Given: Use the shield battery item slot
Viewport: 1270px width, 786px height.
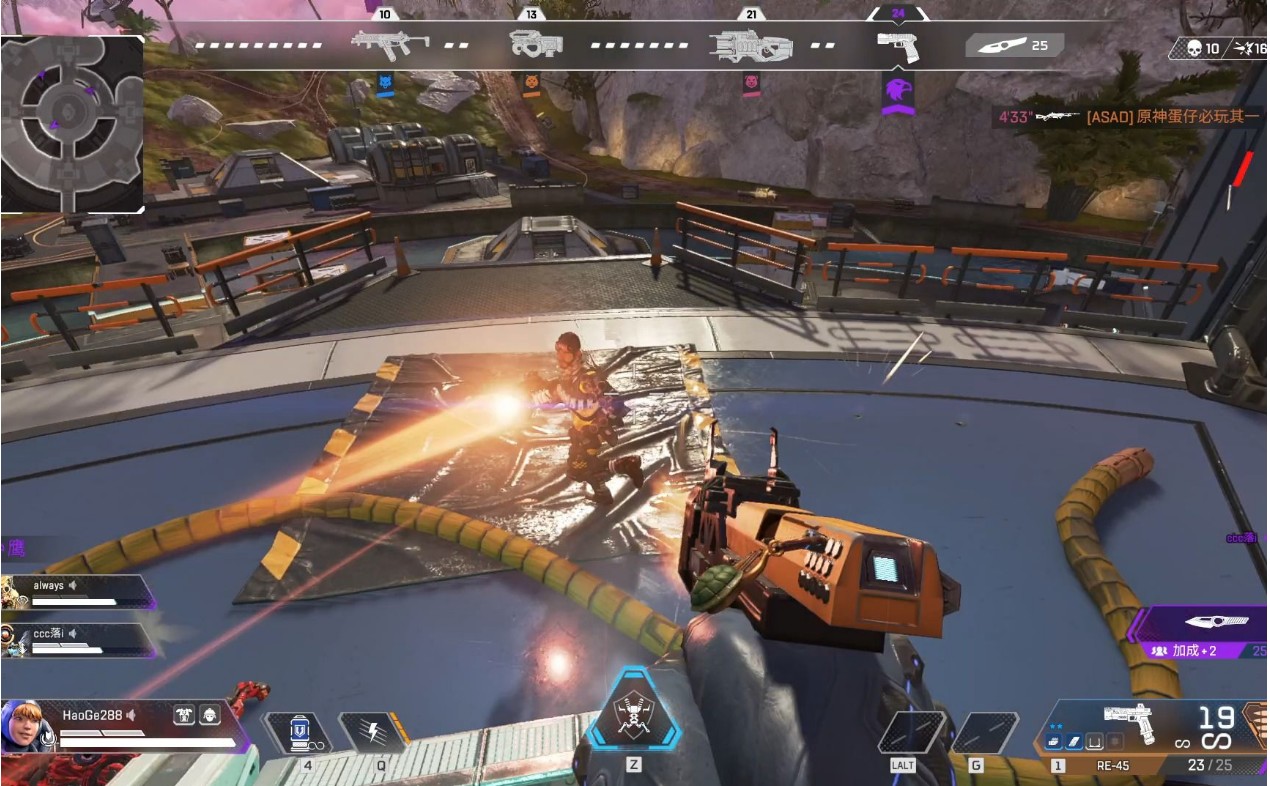Looking at the screenshot, I should (298, 733).
